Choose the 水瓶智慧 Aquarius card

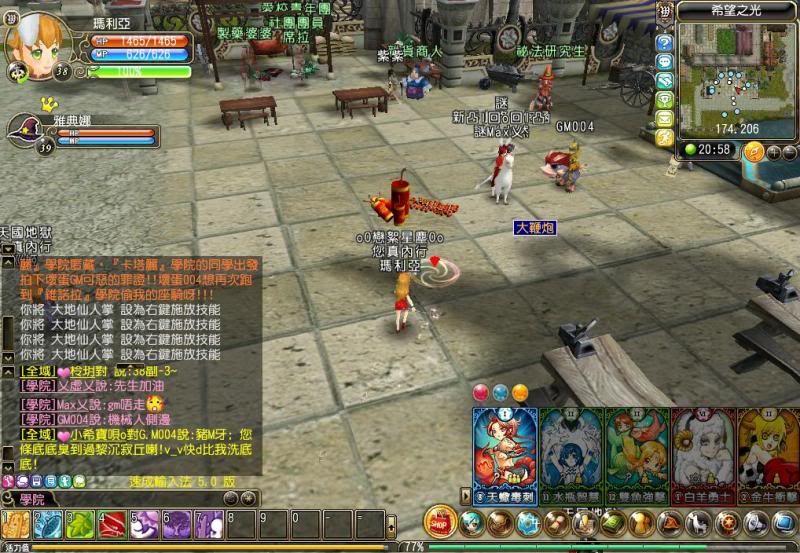pos(570,455)
